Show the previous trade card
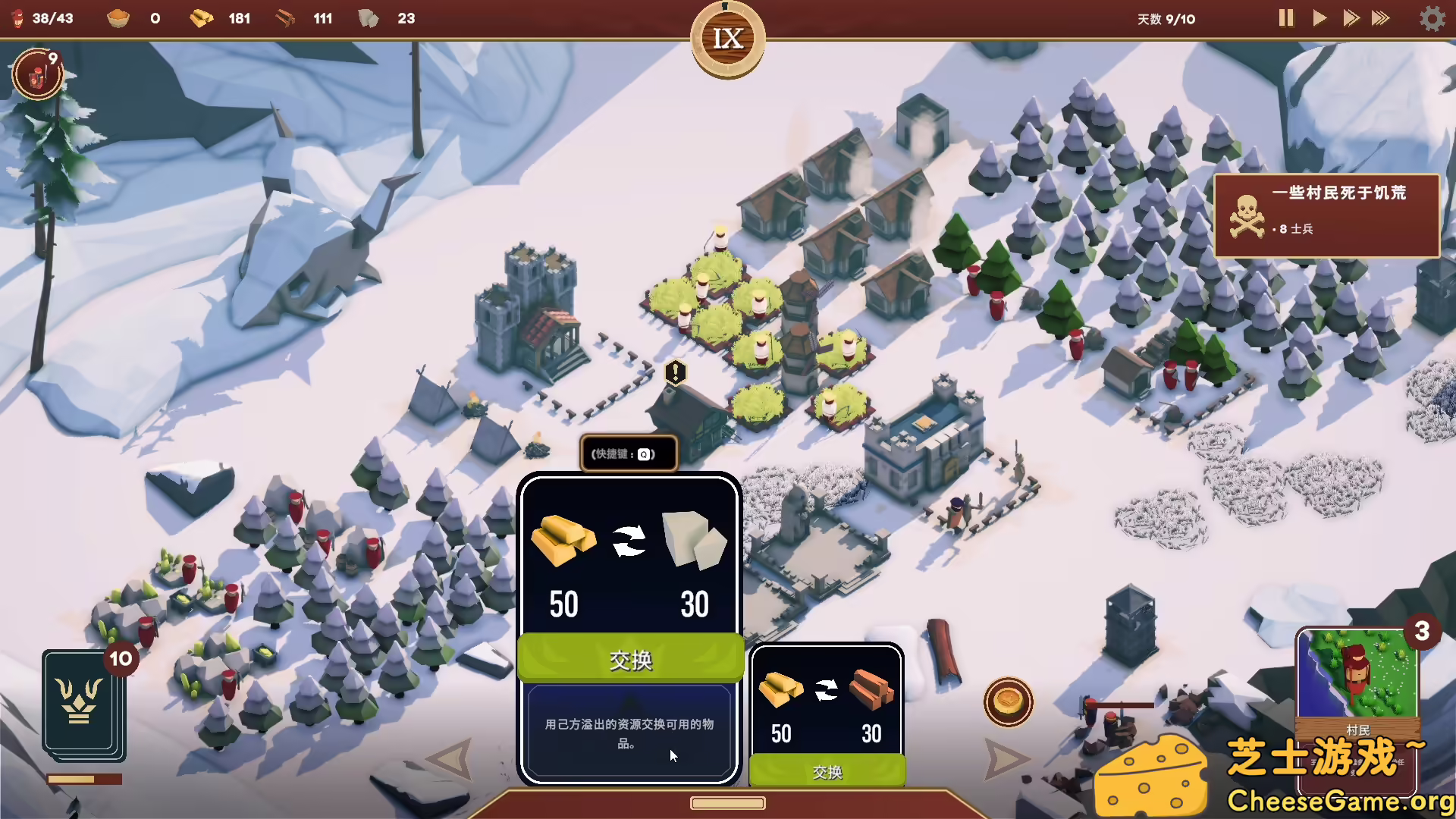 450,758
